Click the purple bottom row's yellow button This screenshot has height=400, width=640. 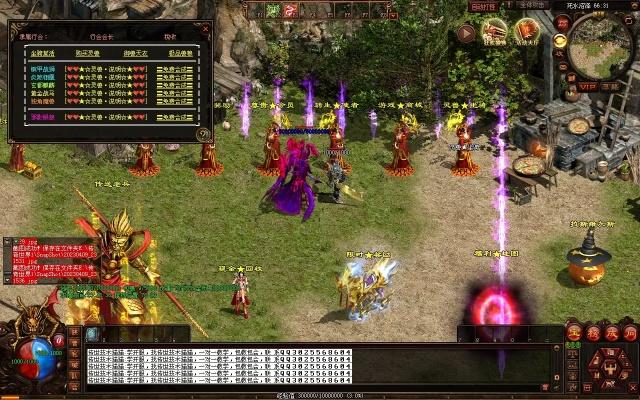pos(174,117)
